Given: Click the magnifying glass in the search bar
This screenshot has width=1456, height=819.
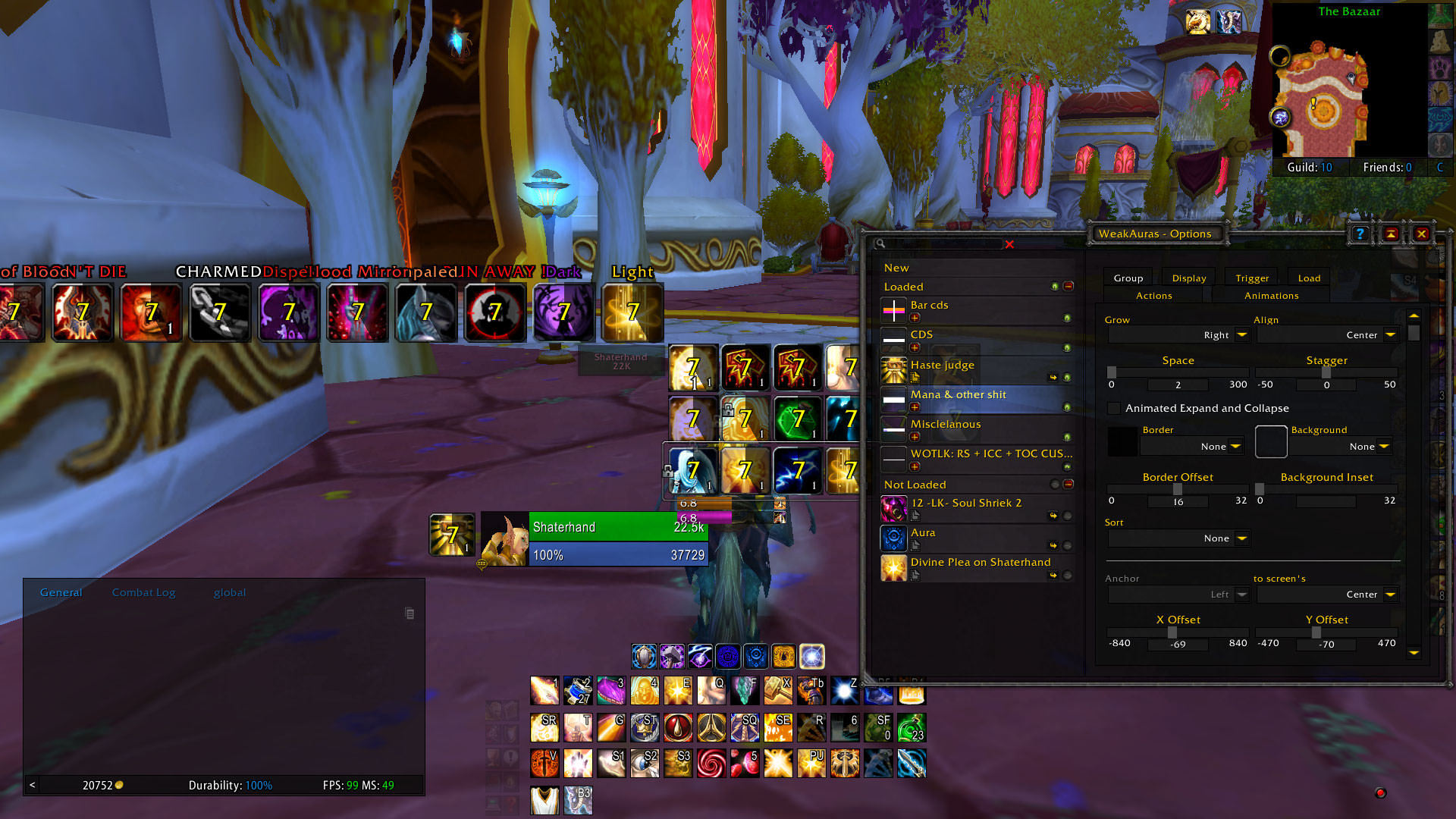Looking at the screenshot, I should coord(879,244).
